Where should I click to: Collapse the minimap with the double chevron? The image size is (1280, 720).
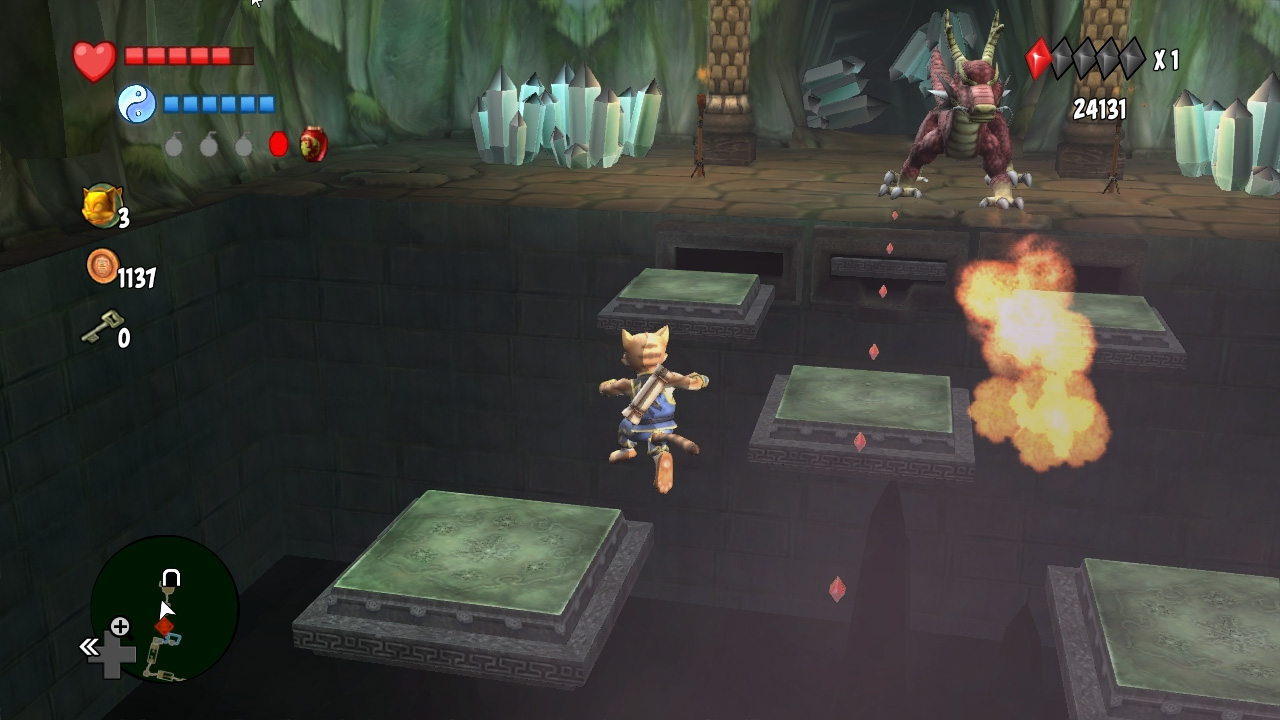click(88, 647)
